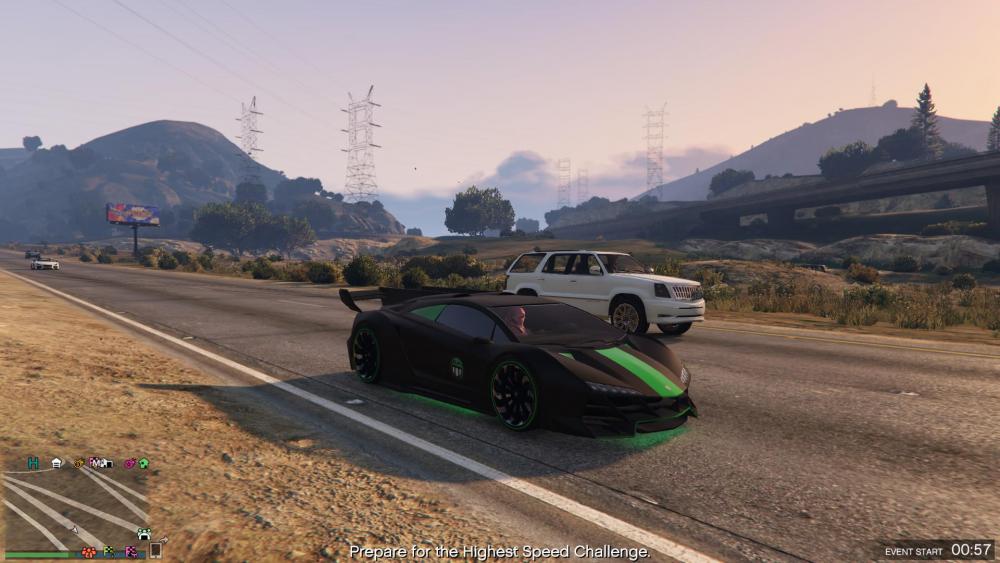This screenshot has width=1000, height=563.
Task: Select the teal H hospital blip
Action: (33, 463)
